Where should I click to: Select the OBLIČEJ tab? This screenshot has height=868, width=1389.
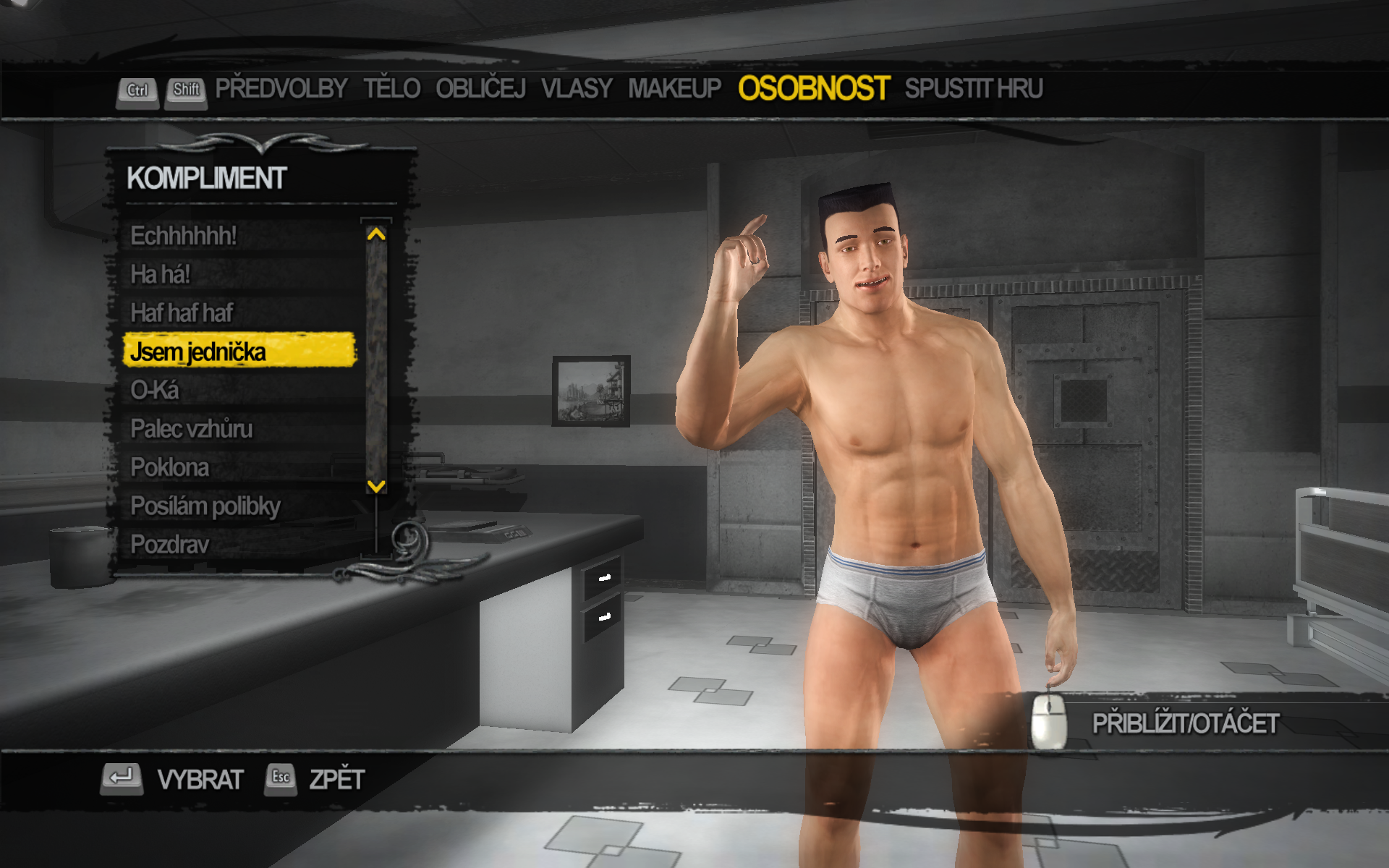coord(480,89)
